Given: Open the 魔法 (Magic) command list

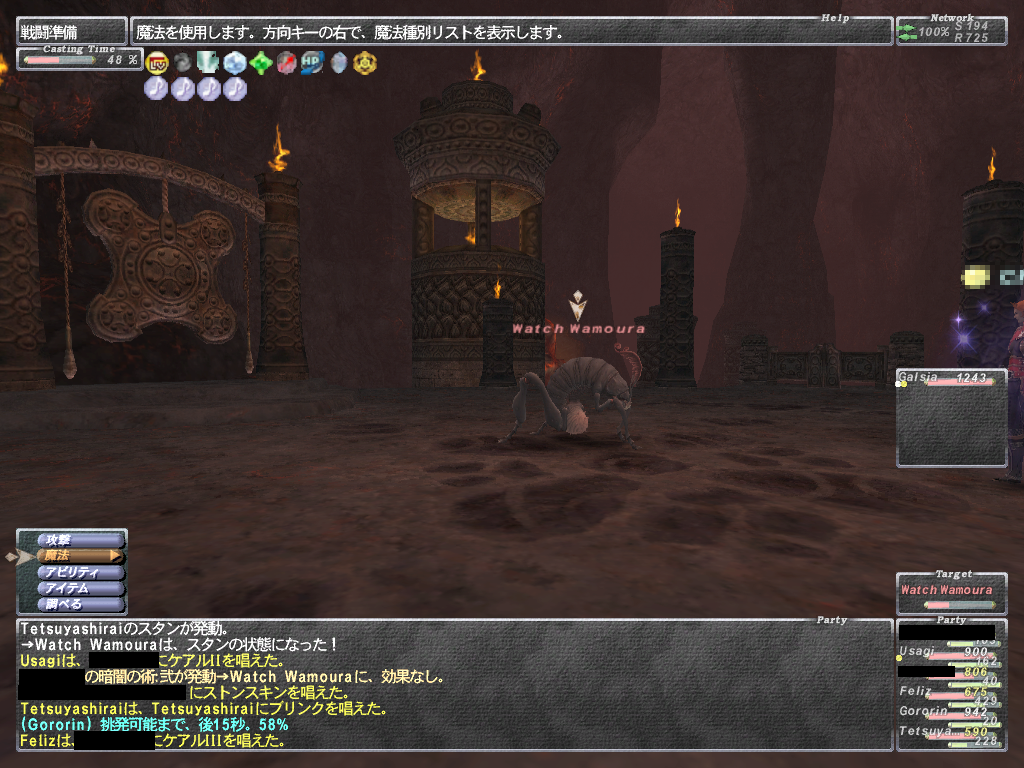Looking at the screenshot, I should pos(78,556).
